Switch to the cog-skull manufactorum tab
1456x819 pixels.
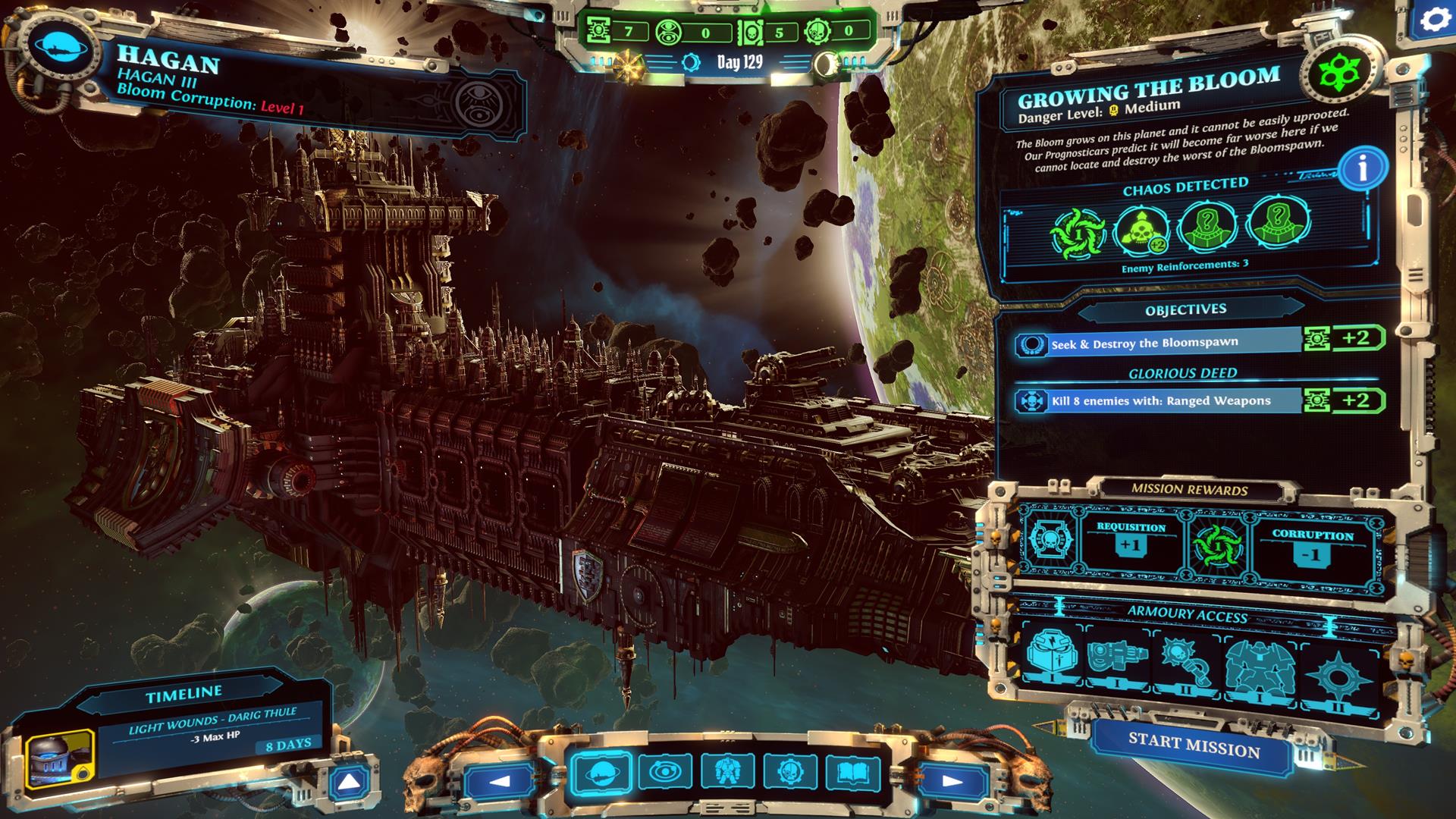(790, 774)
